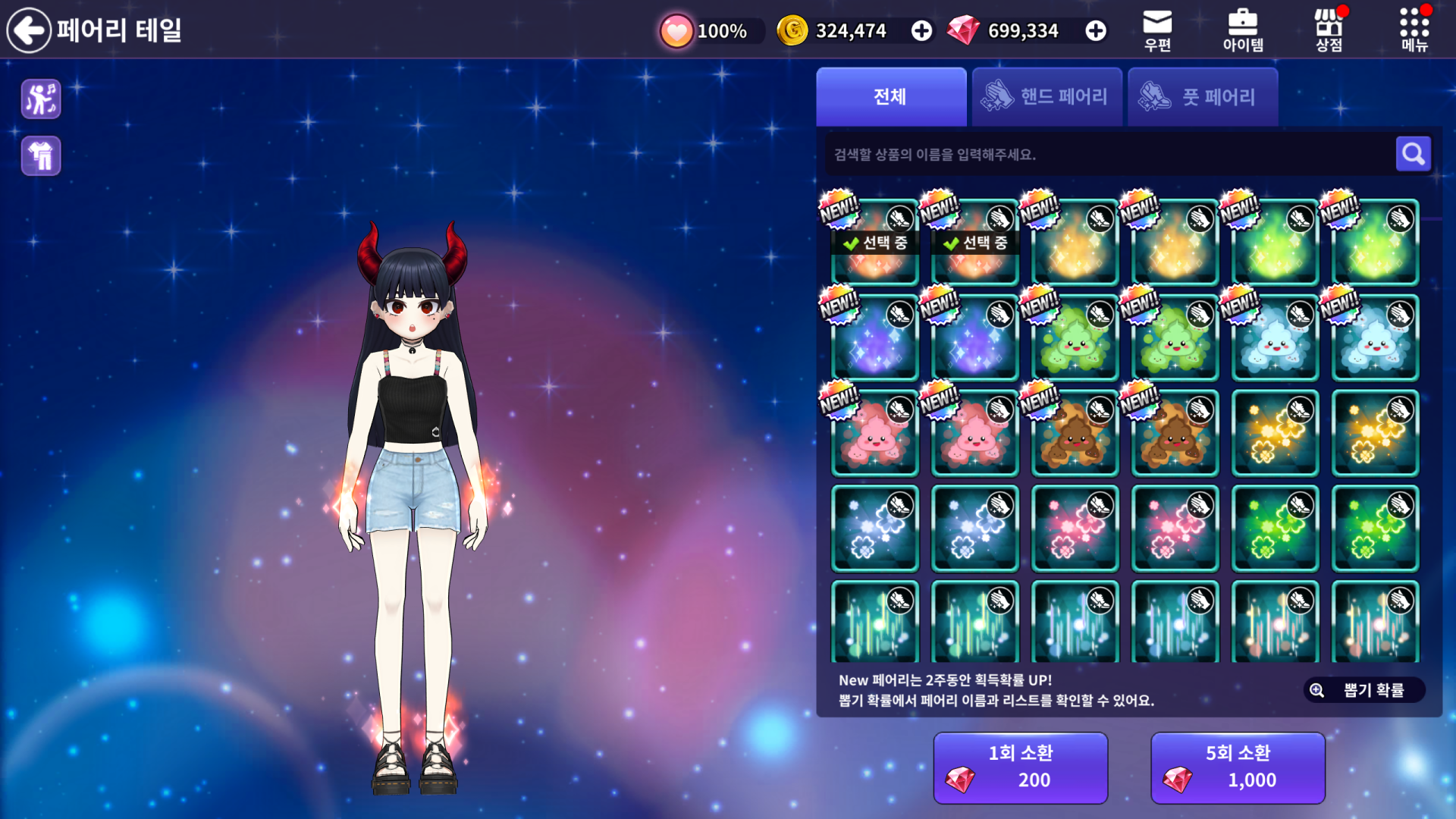Summon once for 200 gems

pyautogui.click(x=1020, y=767)
